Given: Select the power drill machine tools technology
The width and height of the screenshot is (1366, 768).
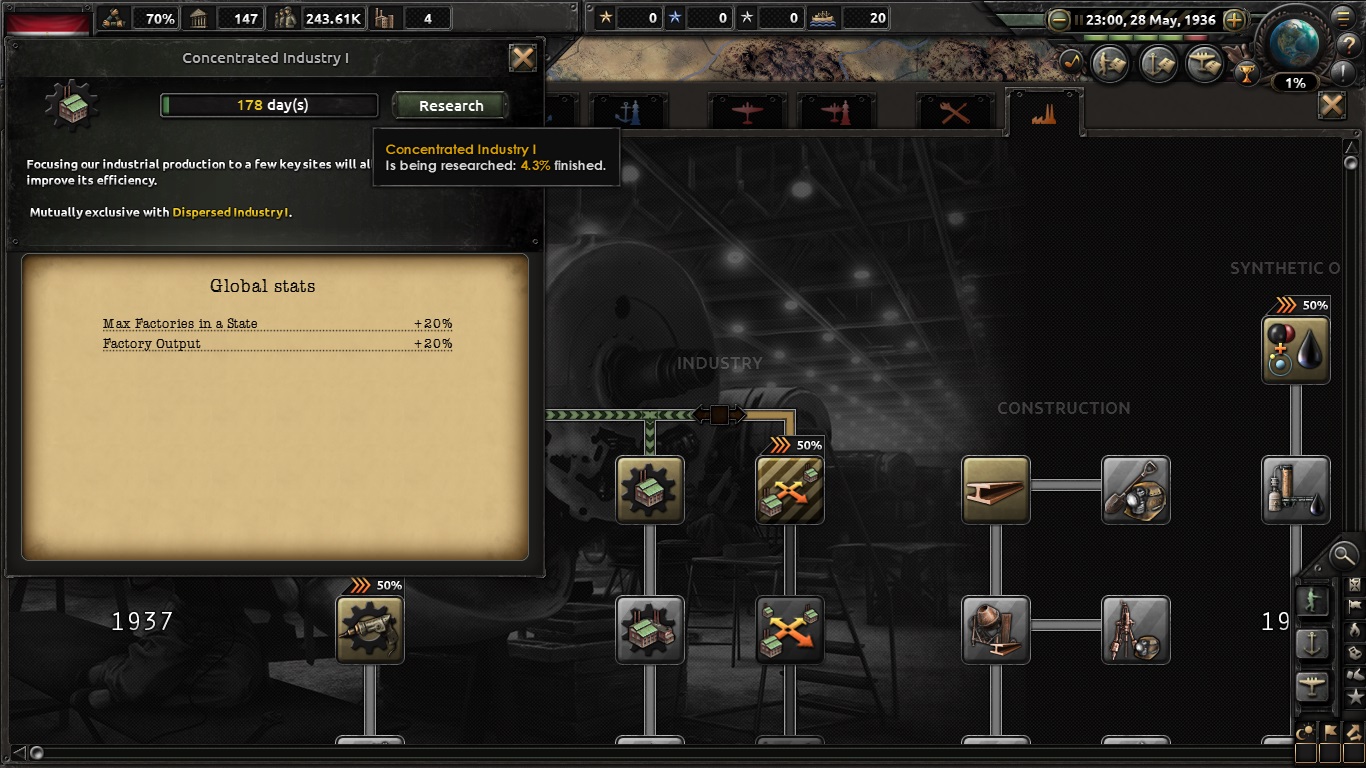Looking at the screenshot, I should [x=370, y=629].
